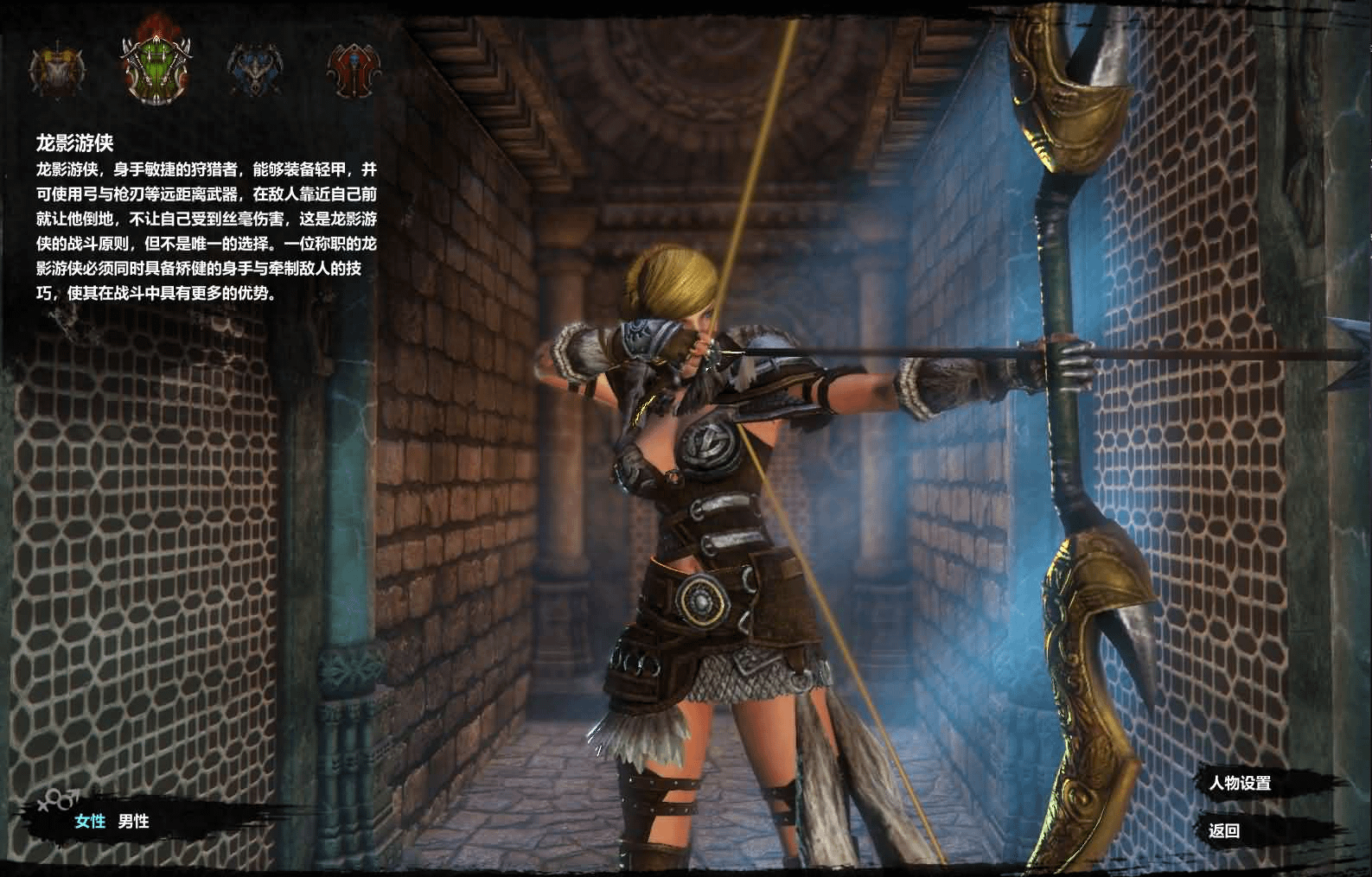Choose the green ranger class emblem
This screenshot has width=1372, height=877.
[156, 69]
